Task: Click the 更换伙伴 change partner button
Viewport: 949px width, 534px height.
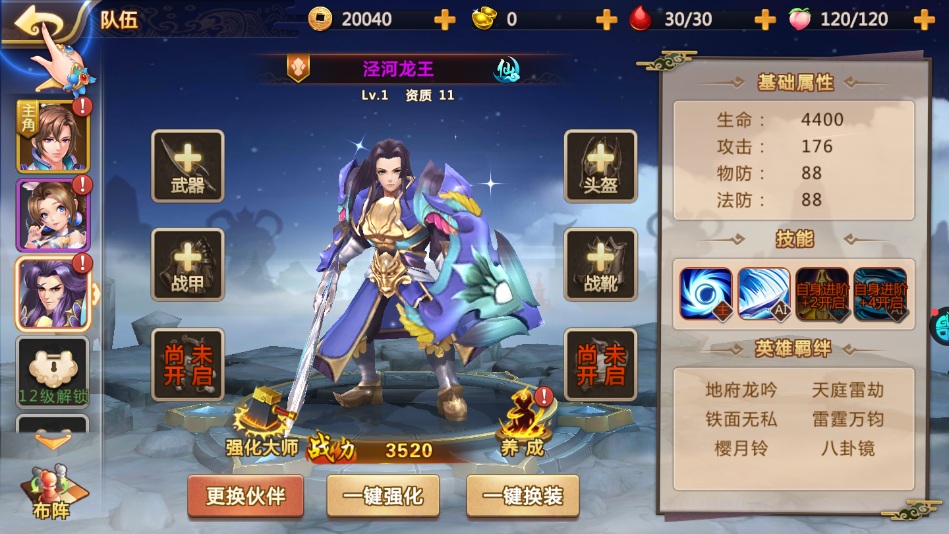Action: (245, 496)
